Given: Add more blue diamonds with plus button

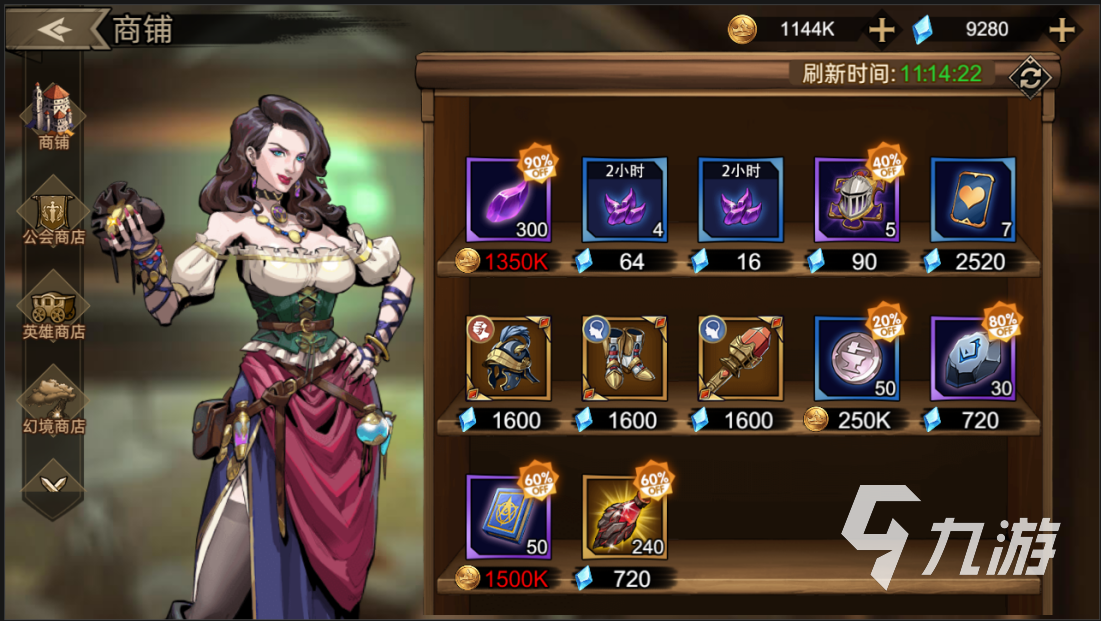Looking at the screenshot, I should 1060,30.
